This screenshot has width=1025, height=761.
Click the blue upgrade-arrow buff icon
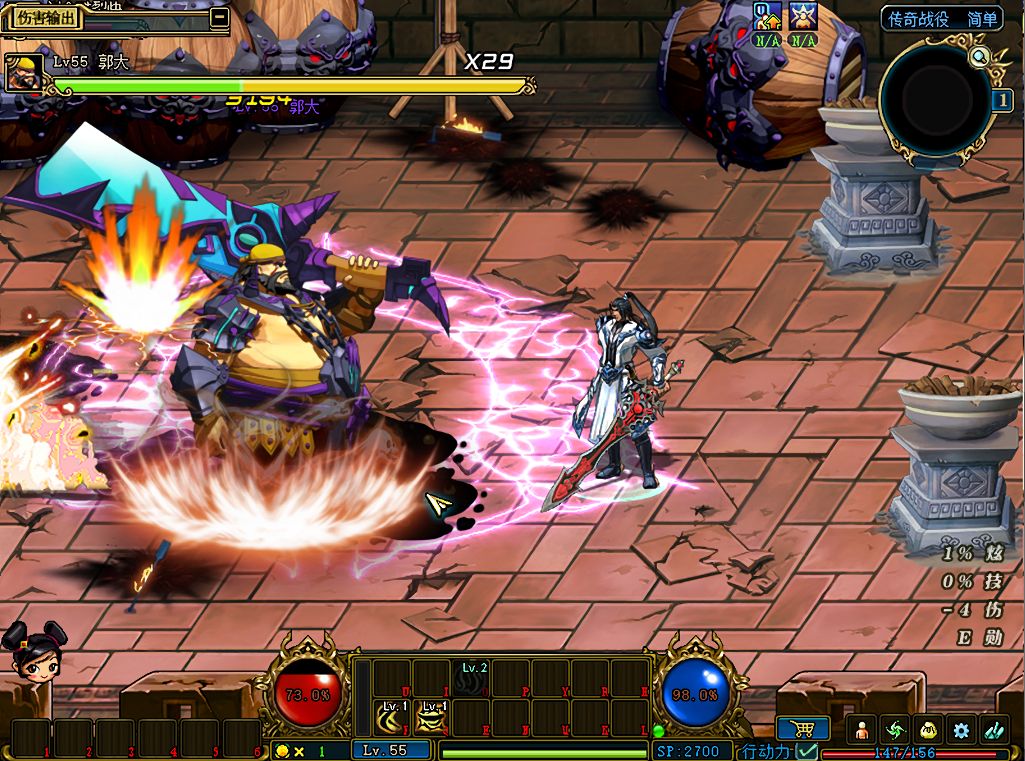[768, 16]
